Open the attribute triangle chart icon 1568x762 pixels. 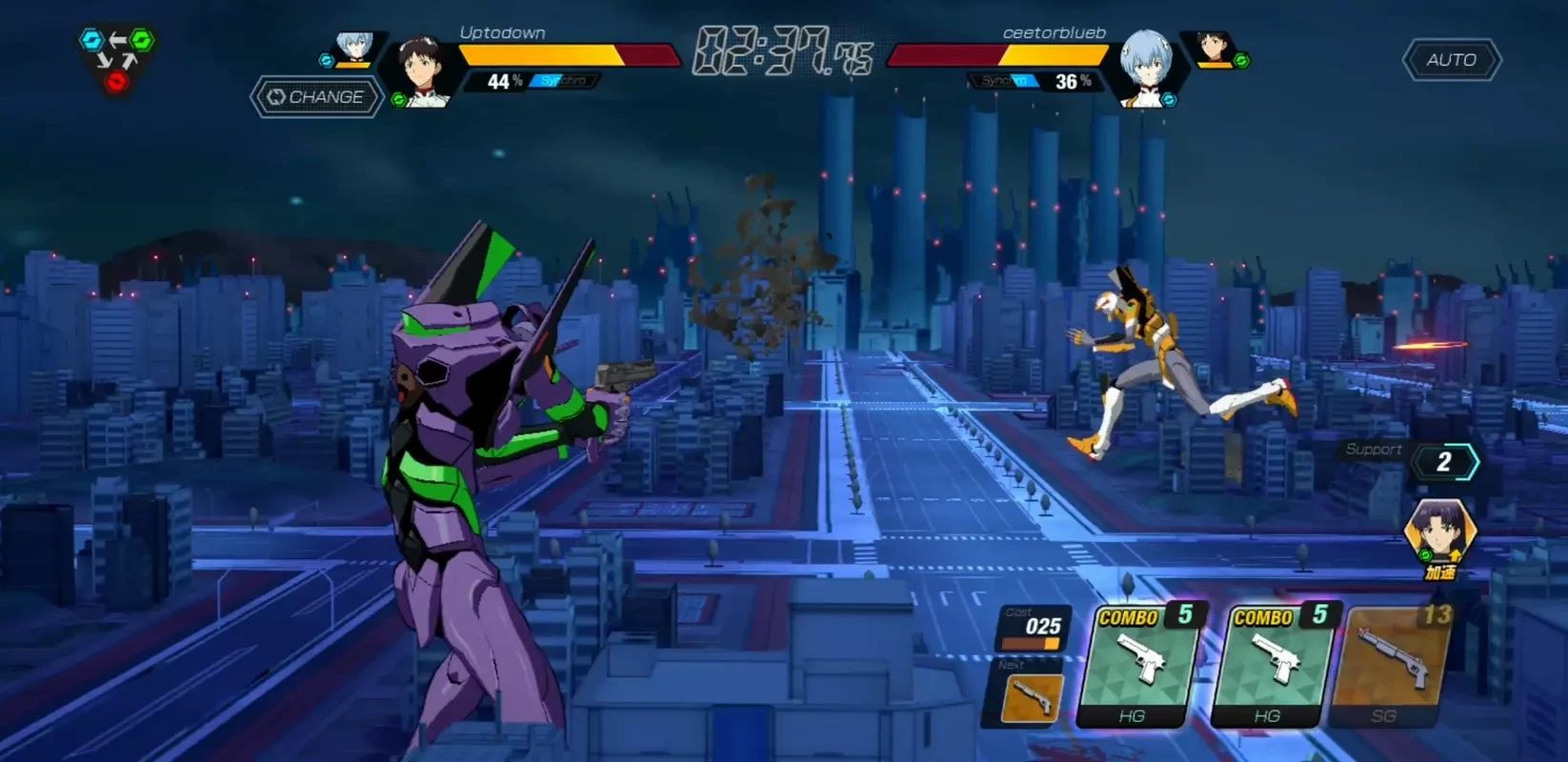(116, 59)
